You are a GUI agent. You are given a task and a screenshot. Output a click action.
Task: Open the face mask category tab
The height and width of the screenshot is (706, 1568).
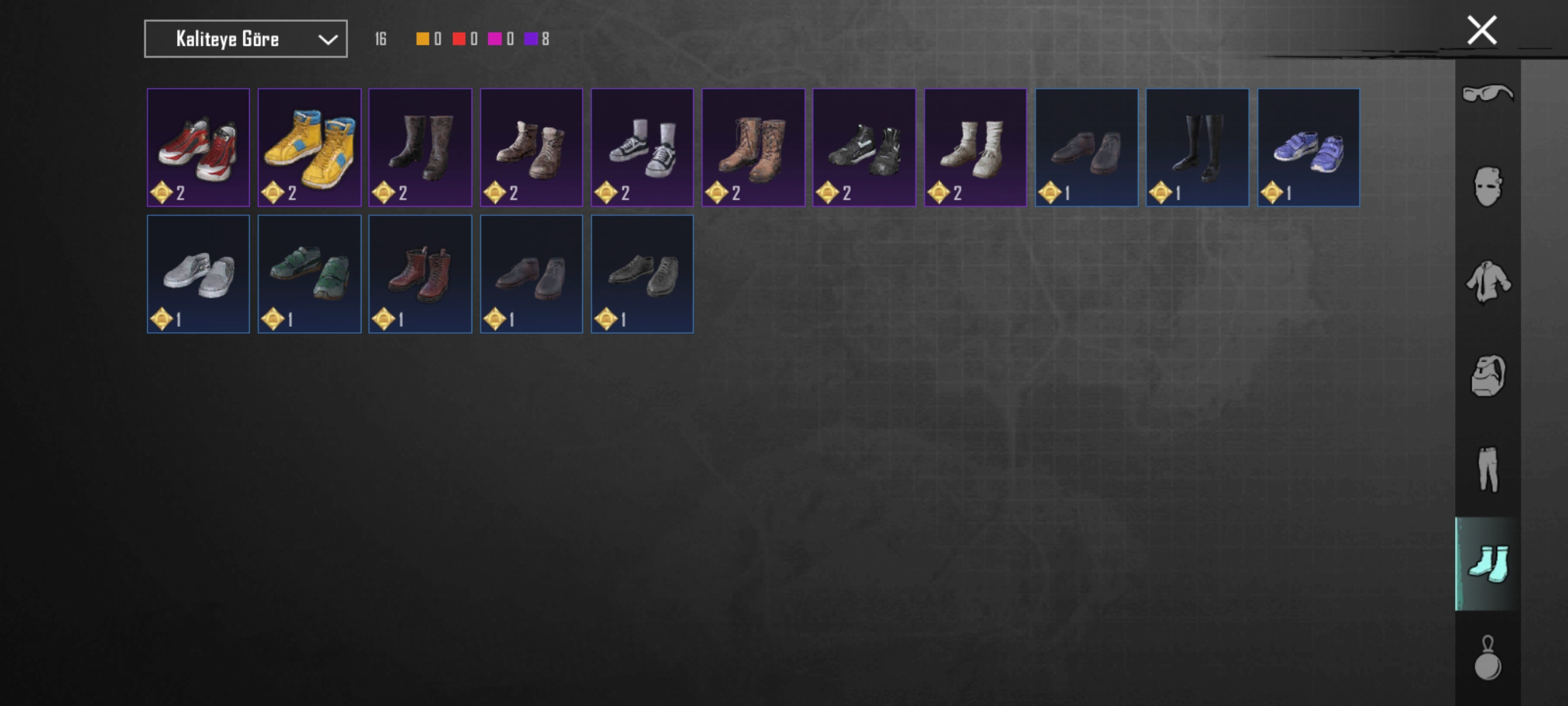(x=1487, y=187)
